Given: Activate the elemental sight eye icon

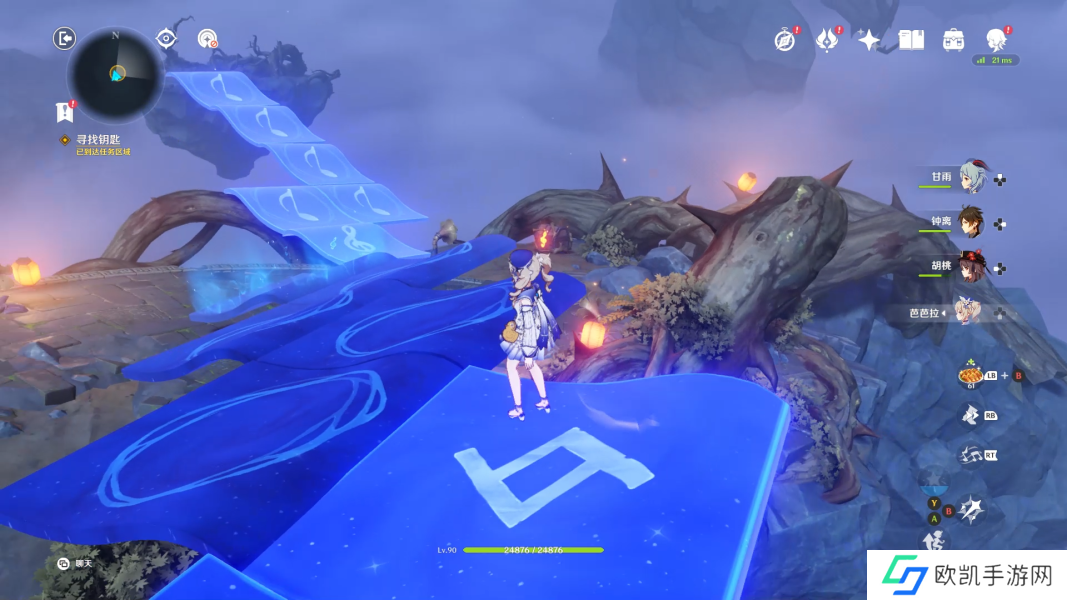Looking at the screenshot, I should click(x=167, y=39).
